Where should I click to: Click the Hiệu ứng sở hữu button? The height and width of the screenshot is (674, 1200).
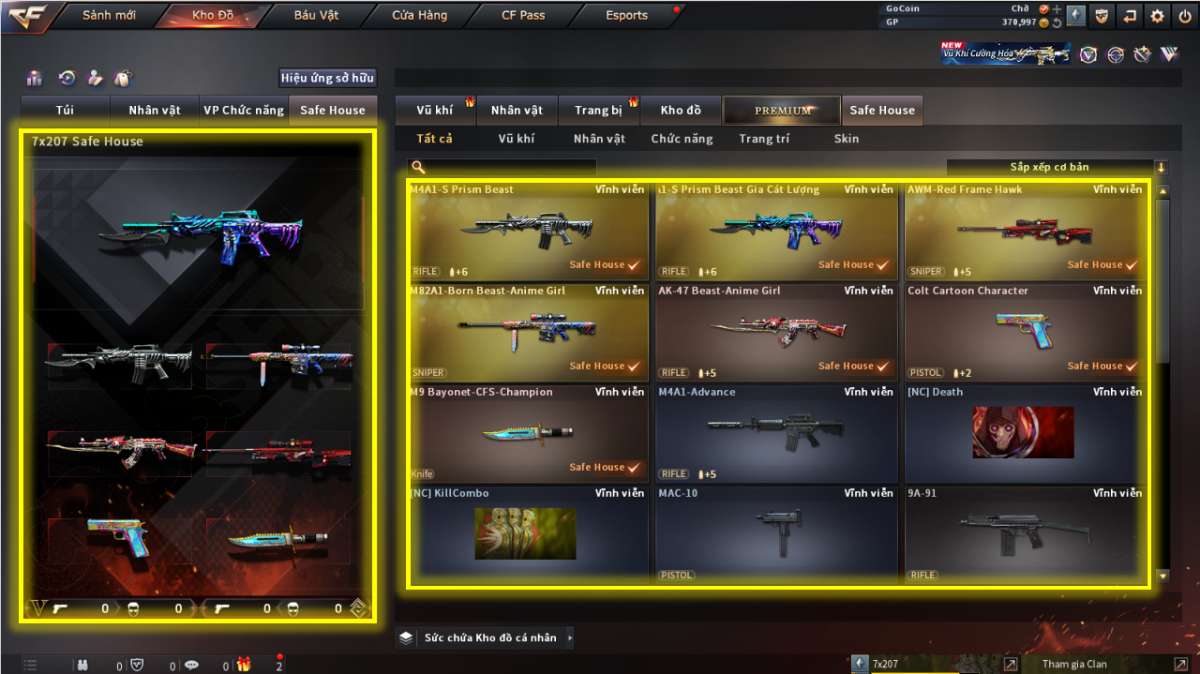(328, 77)
